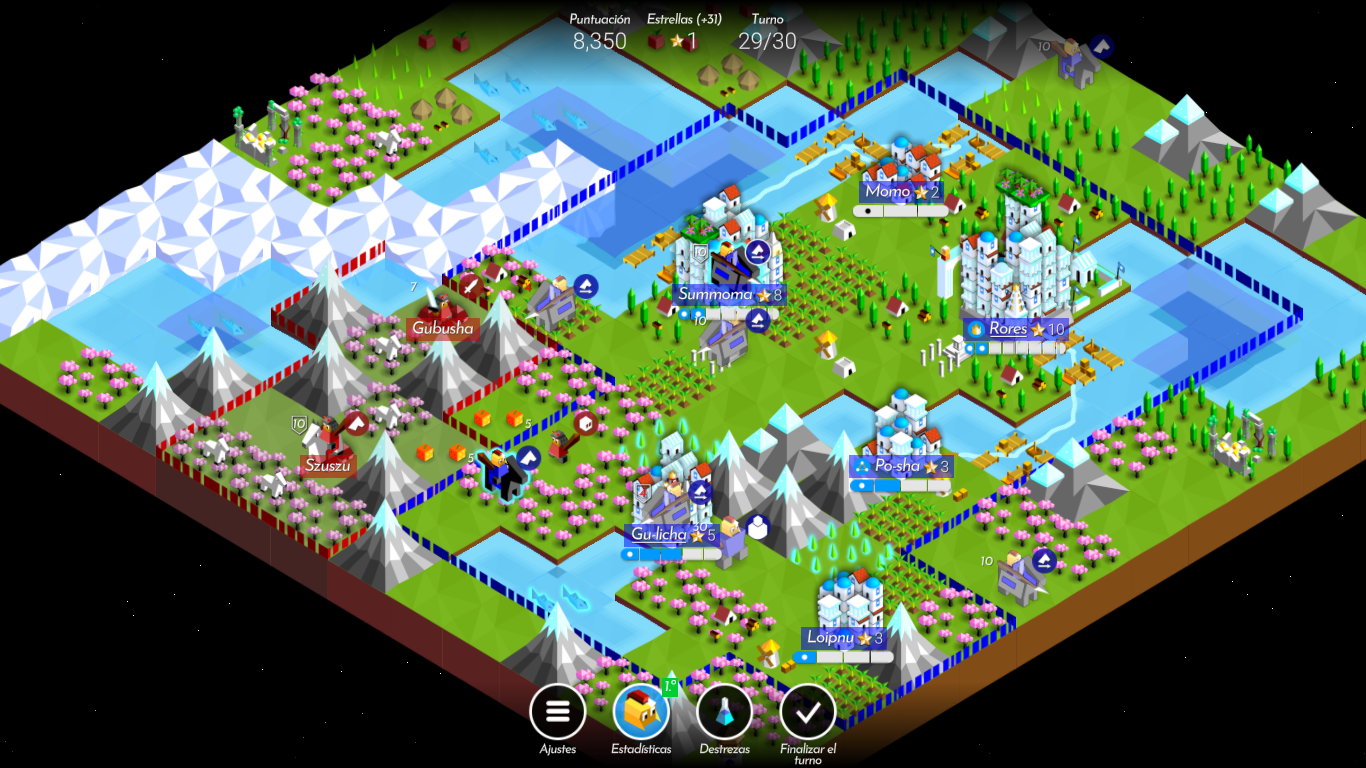Open the Ajustes menu
This screenshot has width=1366, height=768.
click(x=557, y=712)
